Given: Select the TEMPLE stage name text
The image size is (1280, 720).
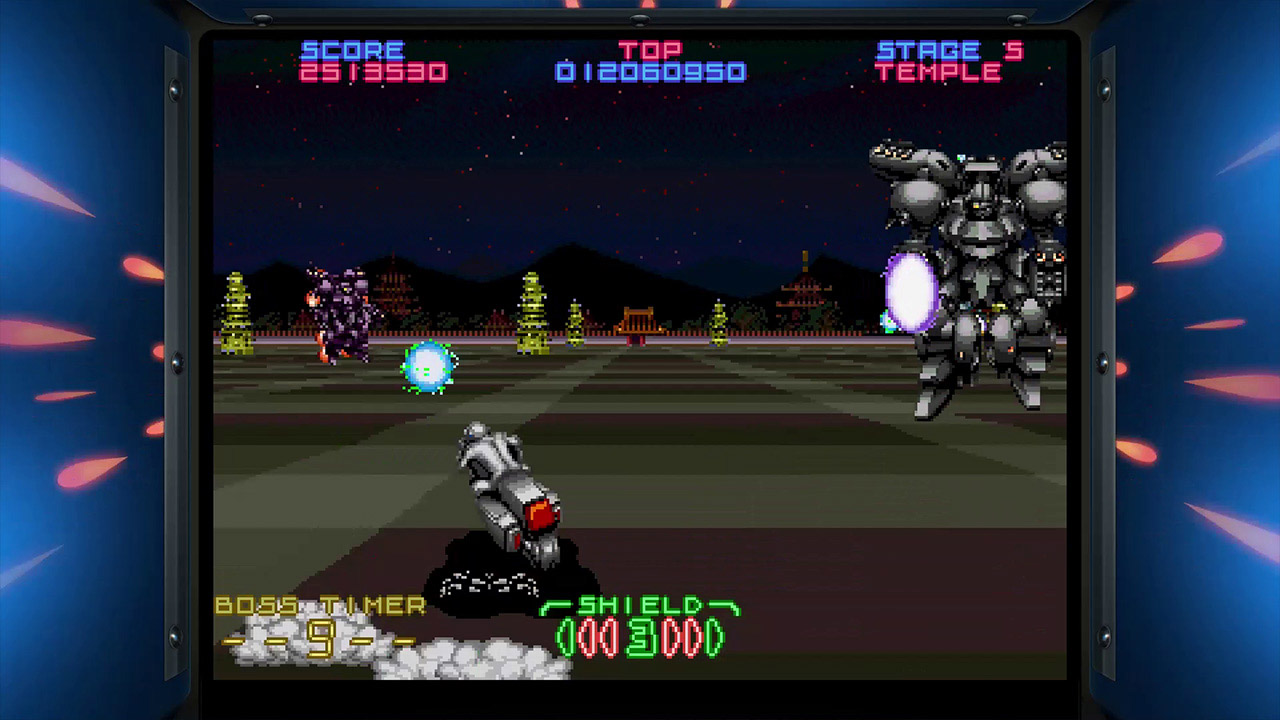Looking at the screenshot, I should [940, 72].
